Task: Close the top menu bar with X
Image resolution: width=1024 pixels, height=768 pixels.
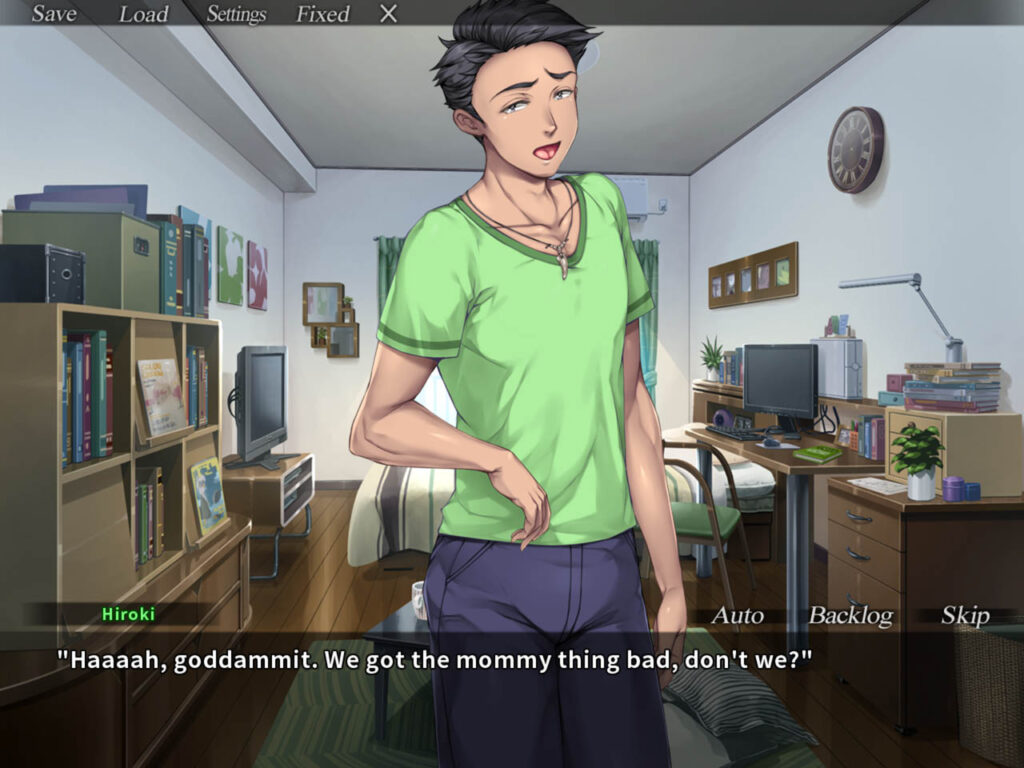Action: tap(389, 14)
